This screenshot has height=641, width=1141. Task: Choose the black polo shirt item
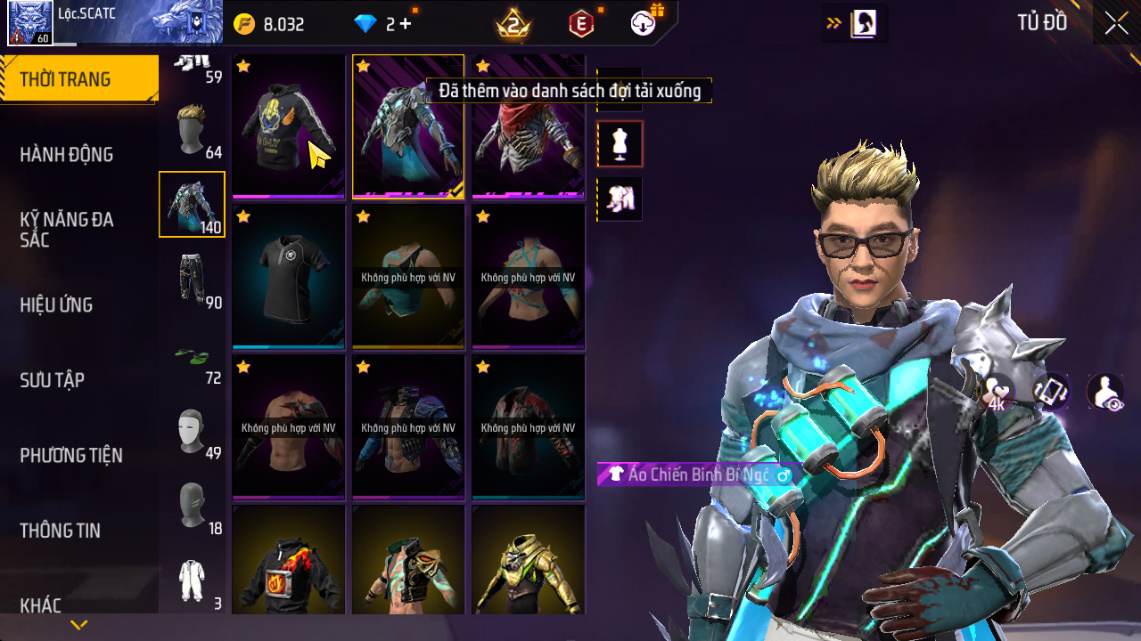tap(289, 276)
